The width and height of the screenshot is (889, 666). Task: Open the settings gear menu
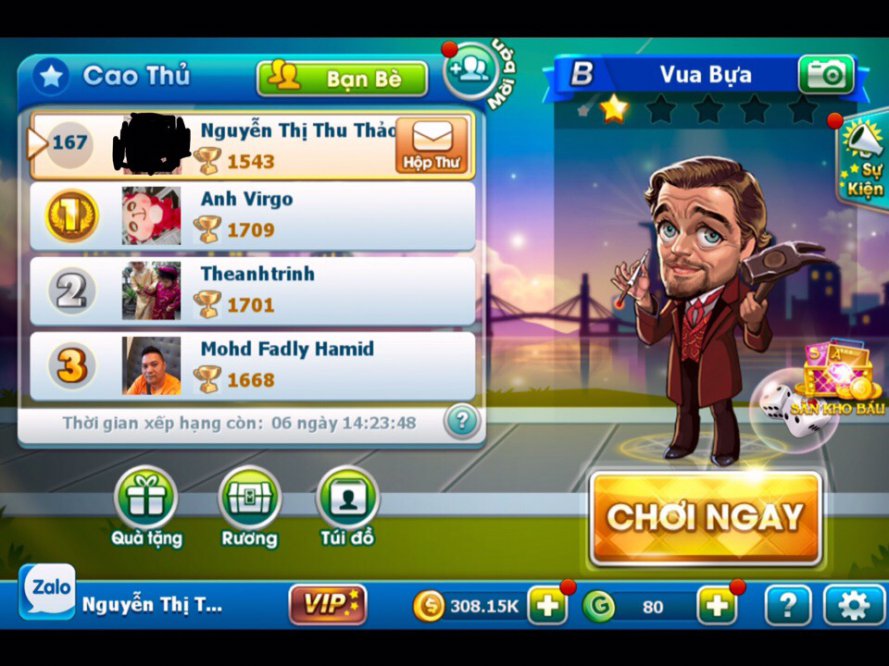pyautogui.click(x=853, y=605)
